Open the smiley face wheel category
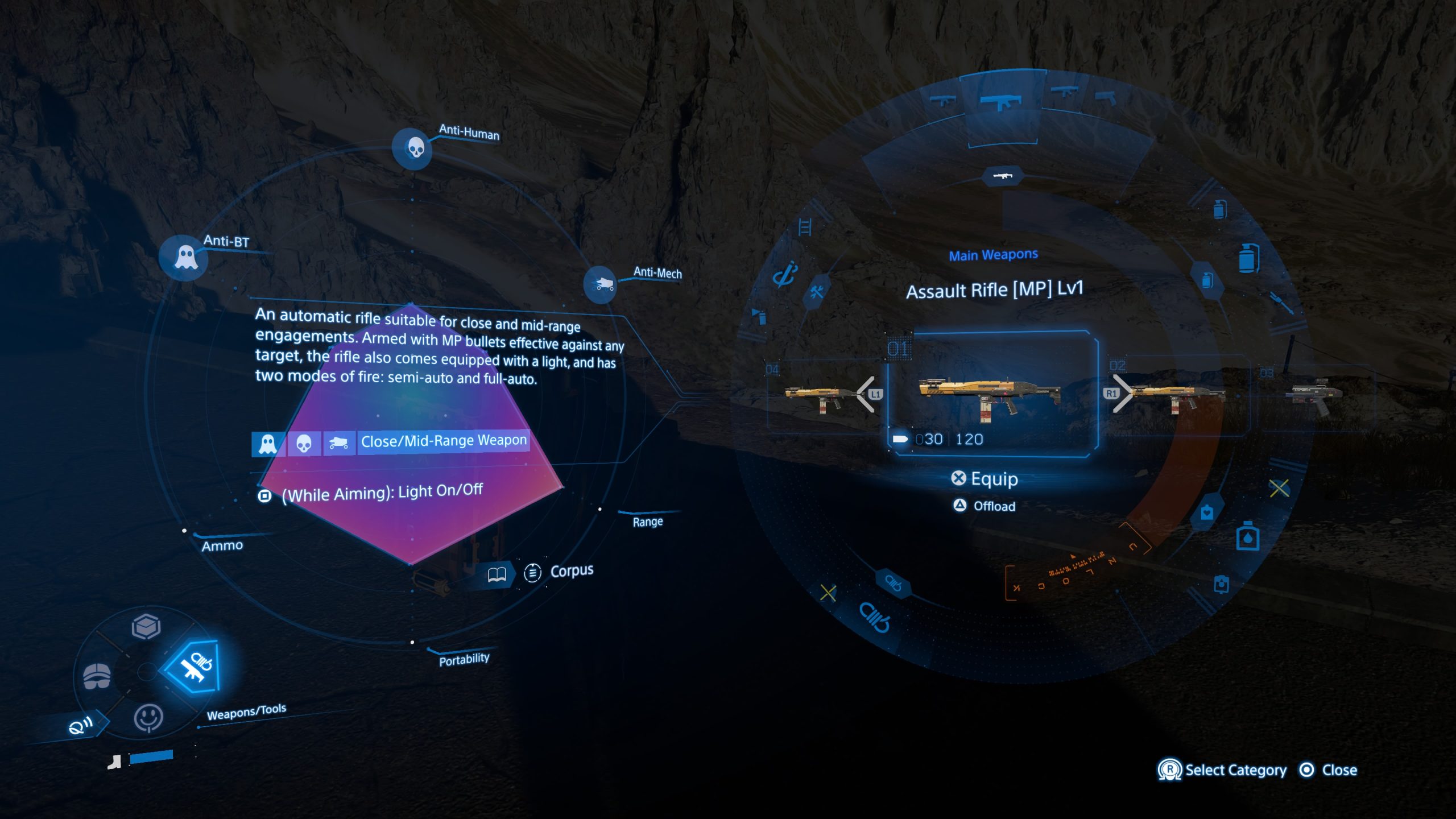 click(x=148, y=718)
